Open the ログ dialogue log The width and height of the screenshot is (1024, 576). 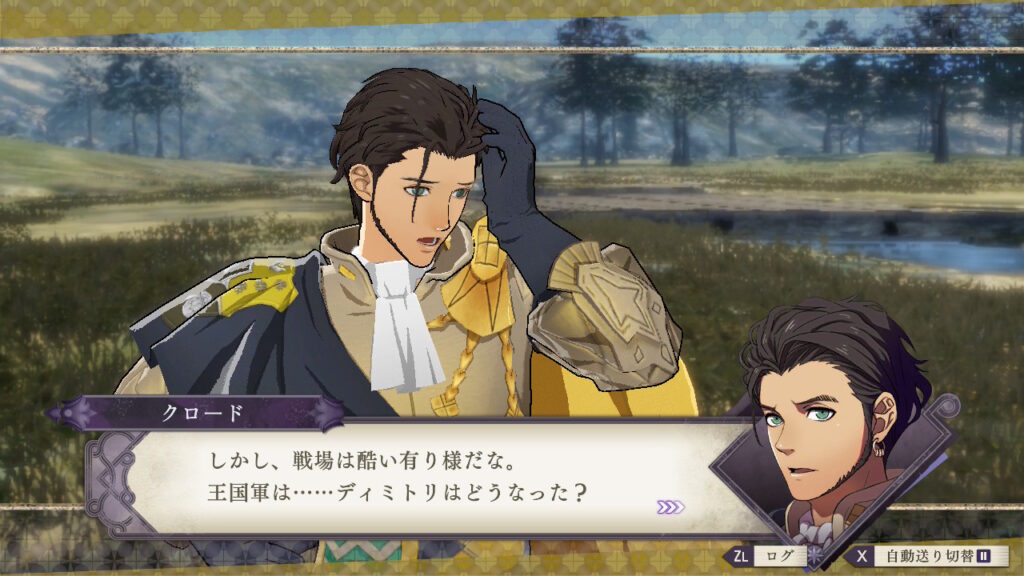pyautogui.click(x=768, y=556)
